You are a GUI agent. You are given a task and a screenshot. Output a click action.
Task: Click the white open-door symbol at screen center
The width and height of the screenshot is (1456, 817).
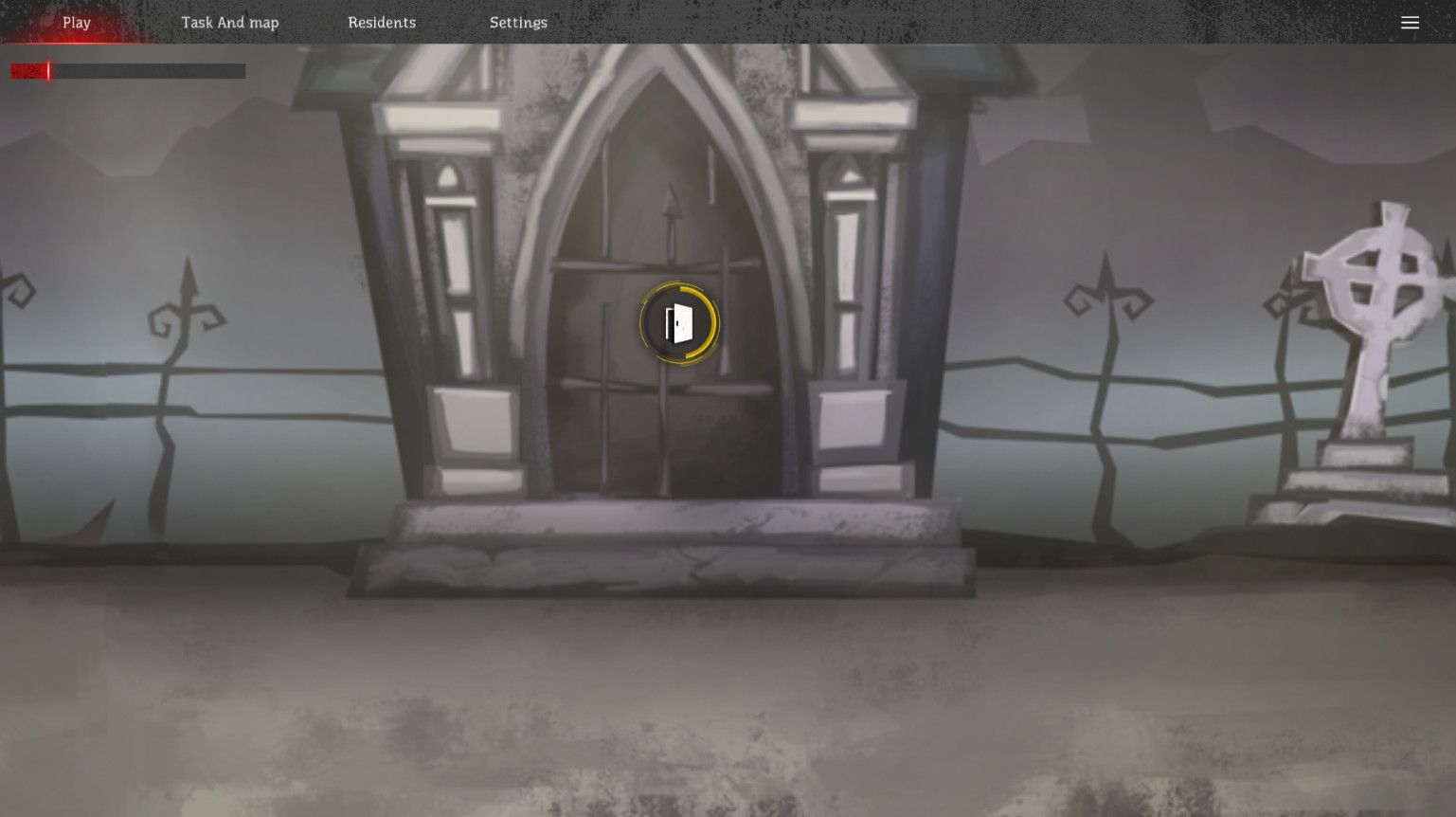tap(678, 323)
